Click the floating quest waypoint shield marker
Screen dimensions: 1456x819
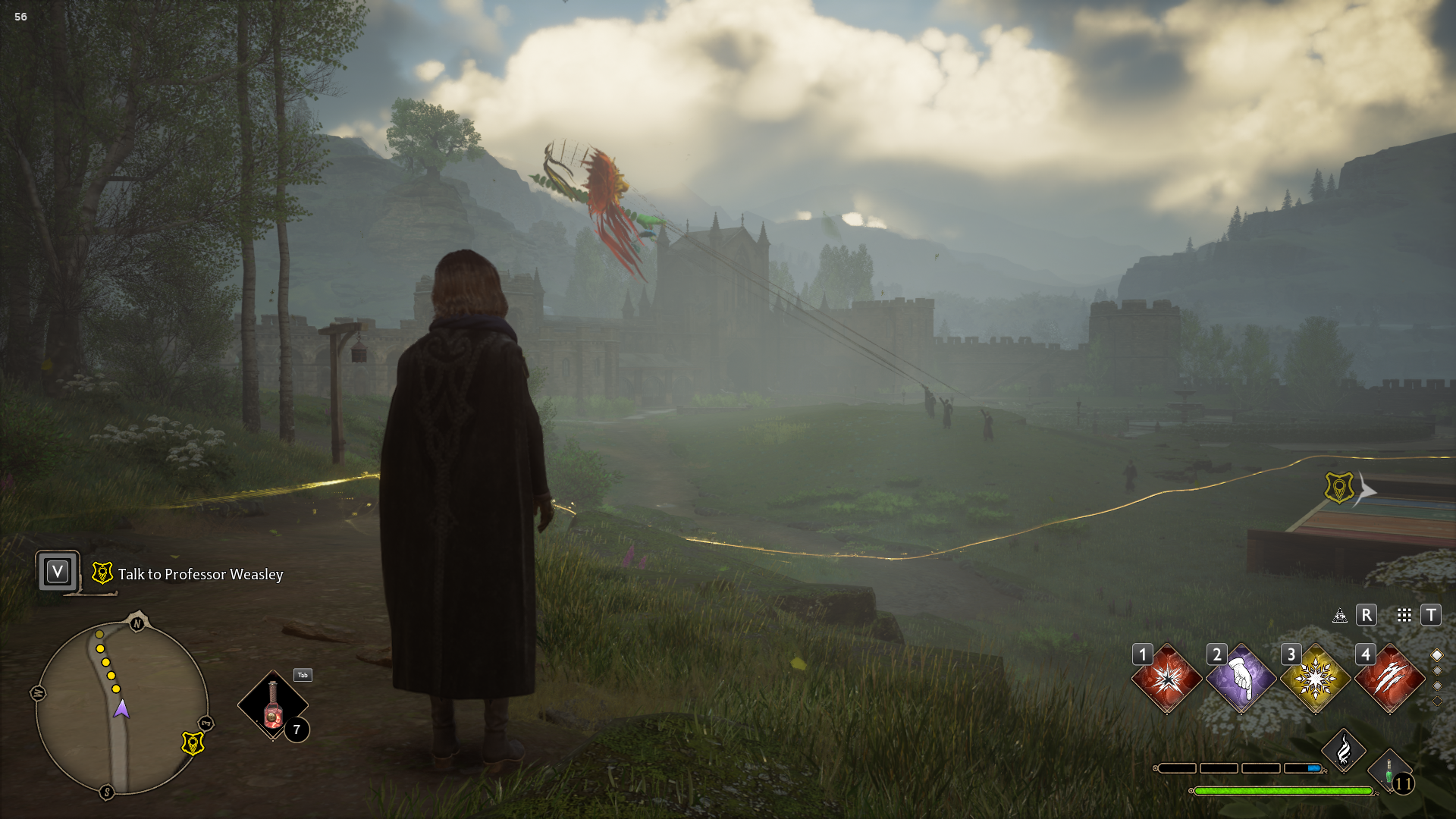1339,488
